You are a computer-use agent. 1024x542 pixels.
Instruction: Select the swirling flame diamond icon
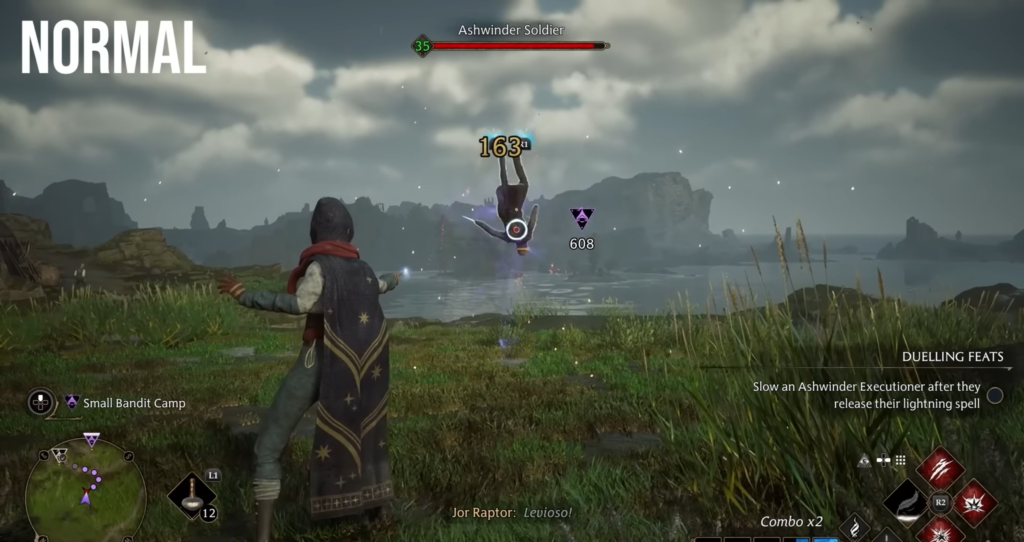tap(854, 526)
